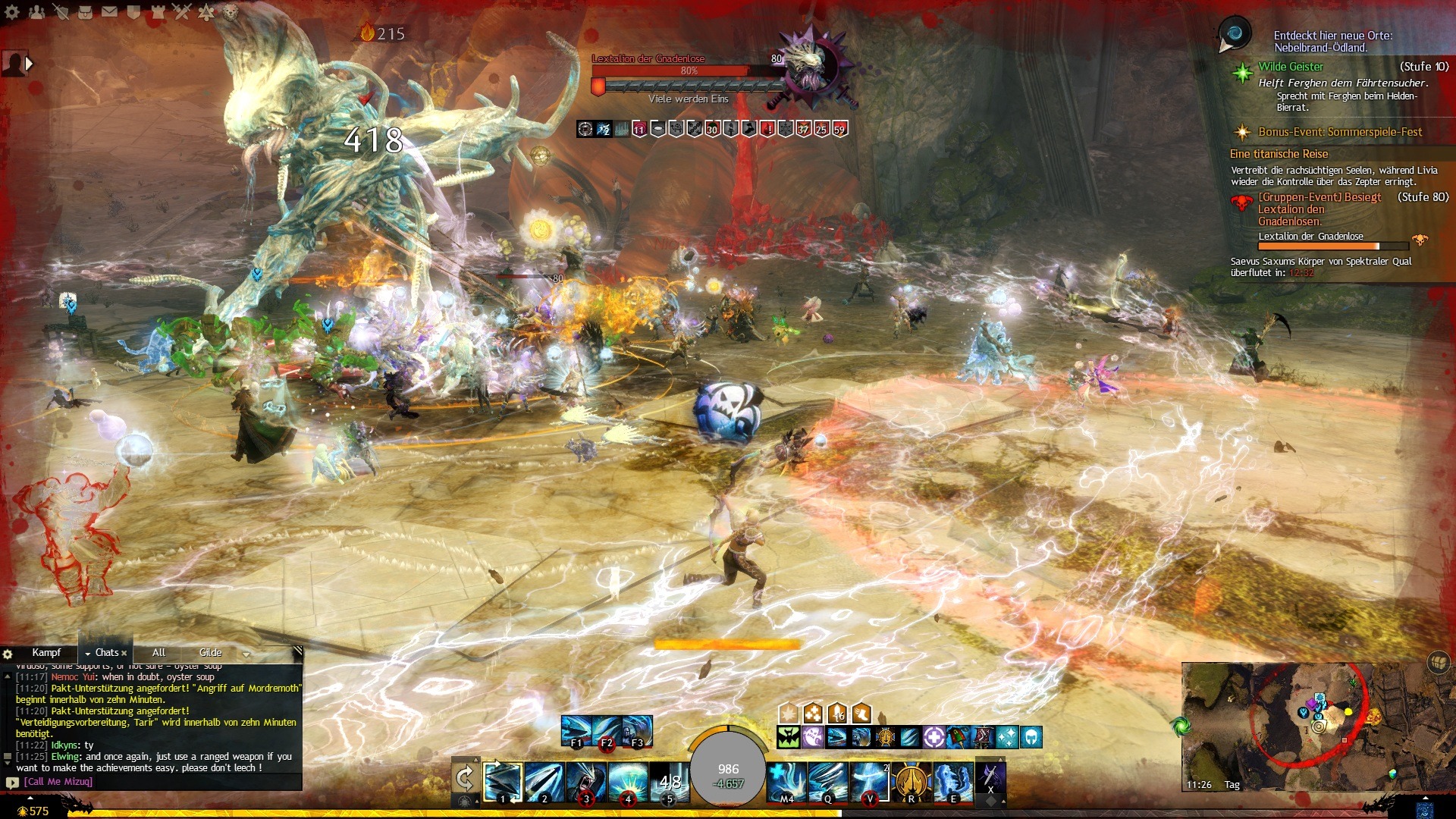Switch to the Kampf chat tab

pos(46,652)
